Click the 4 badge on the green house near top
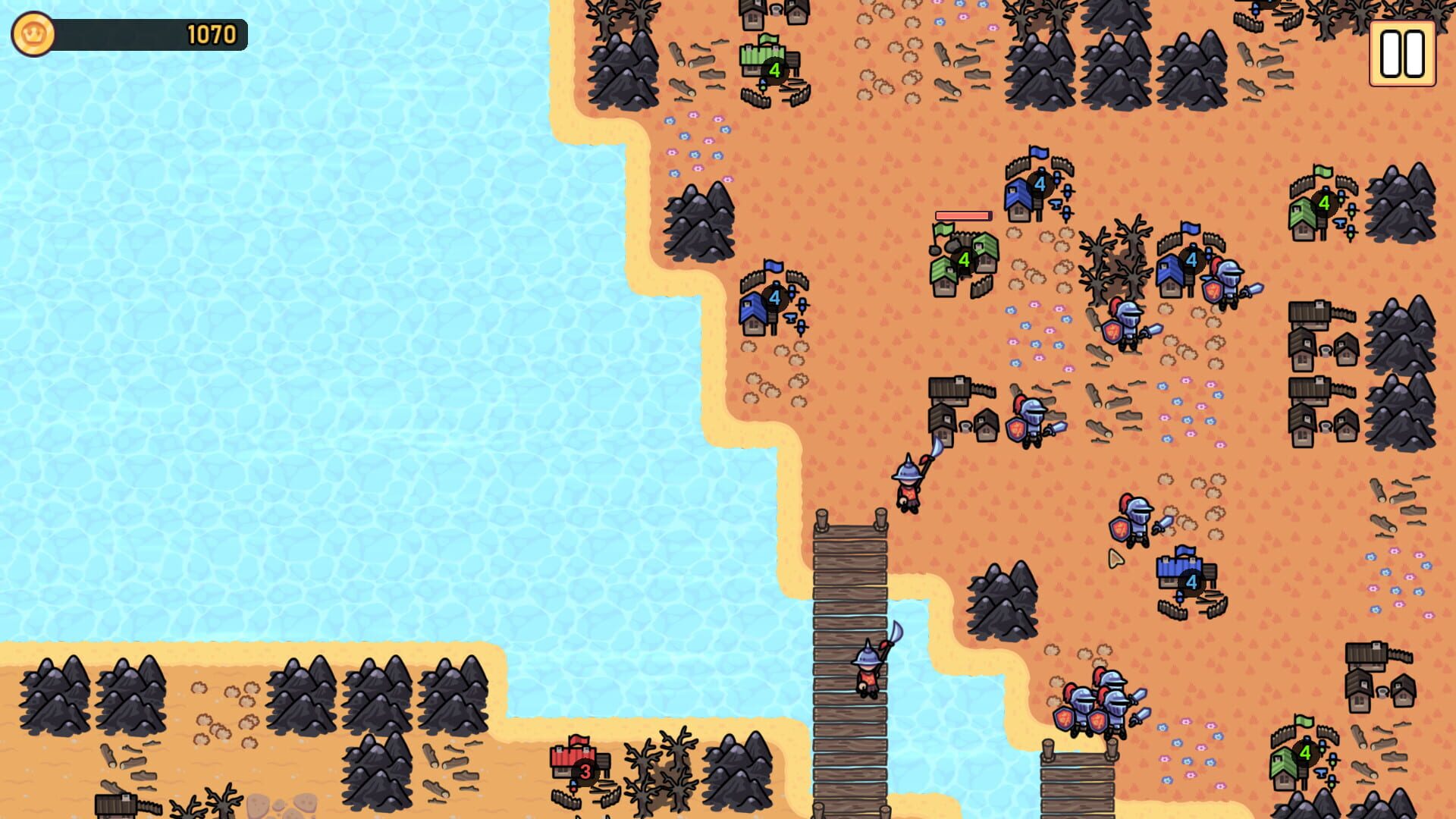Viewport: 1456px width, 819px height. coord(773,69)
